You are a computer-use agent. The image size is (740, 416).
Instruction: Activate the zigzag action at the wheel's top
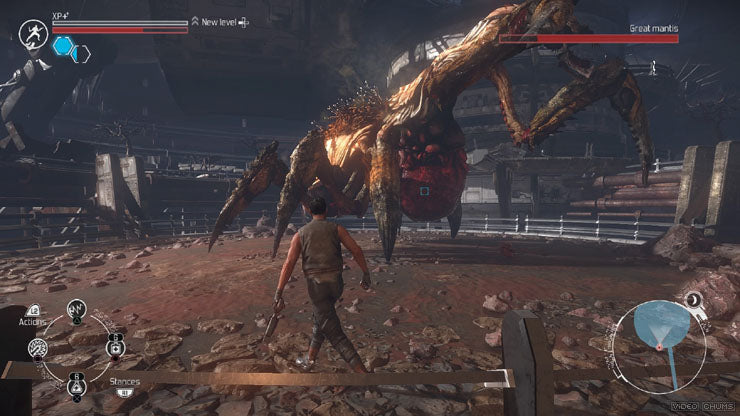point(75,310)
